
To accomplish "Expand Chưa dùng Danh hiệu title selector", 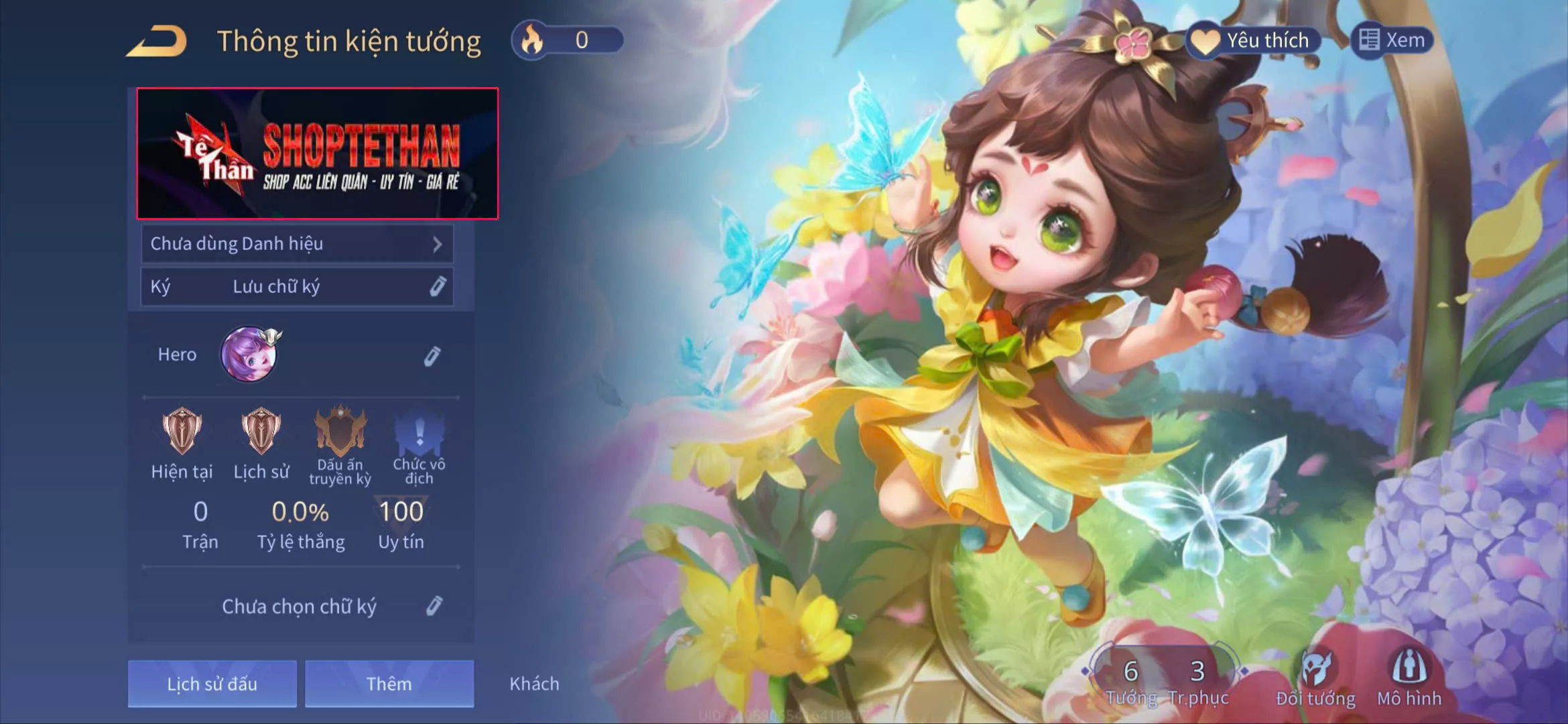I will coord(297,244).
